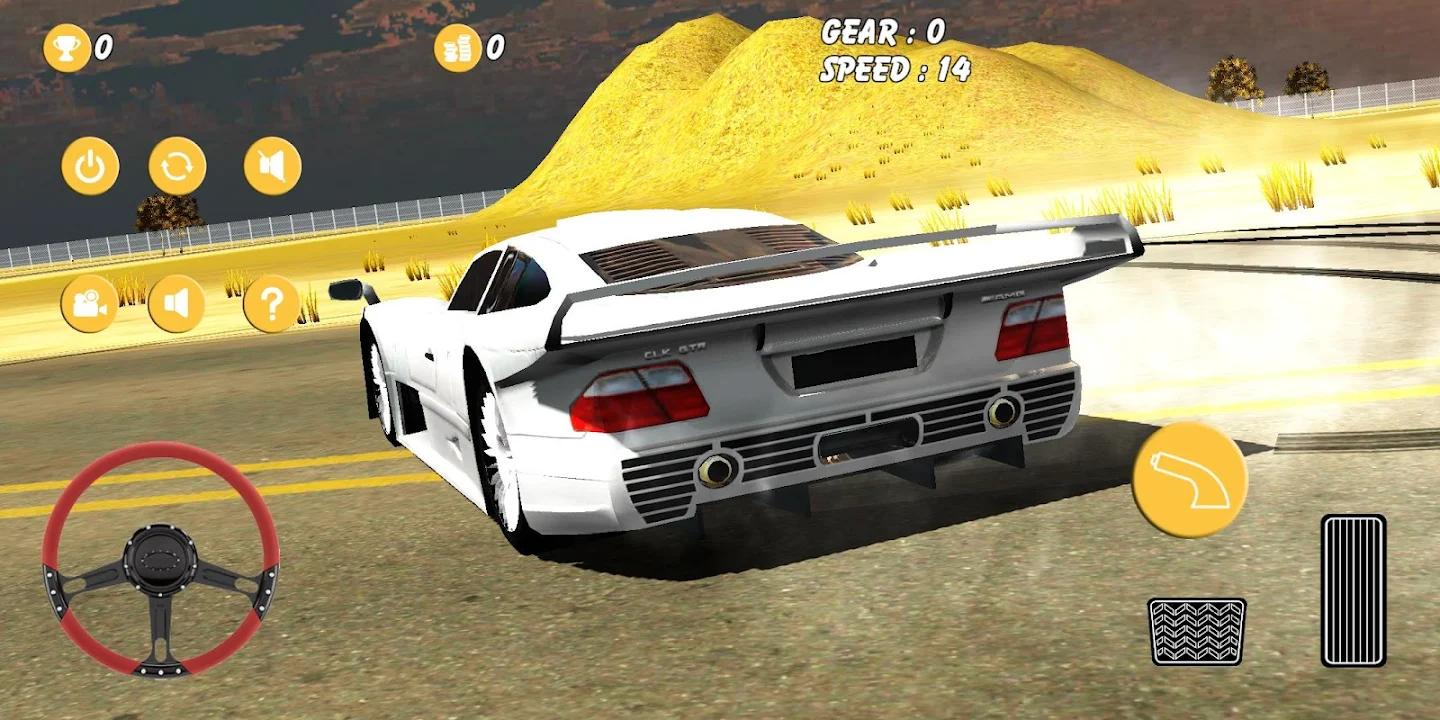Tap the power button icon
The height and width of the screenshot is (720, 1440).
click(x=90, y=166)
